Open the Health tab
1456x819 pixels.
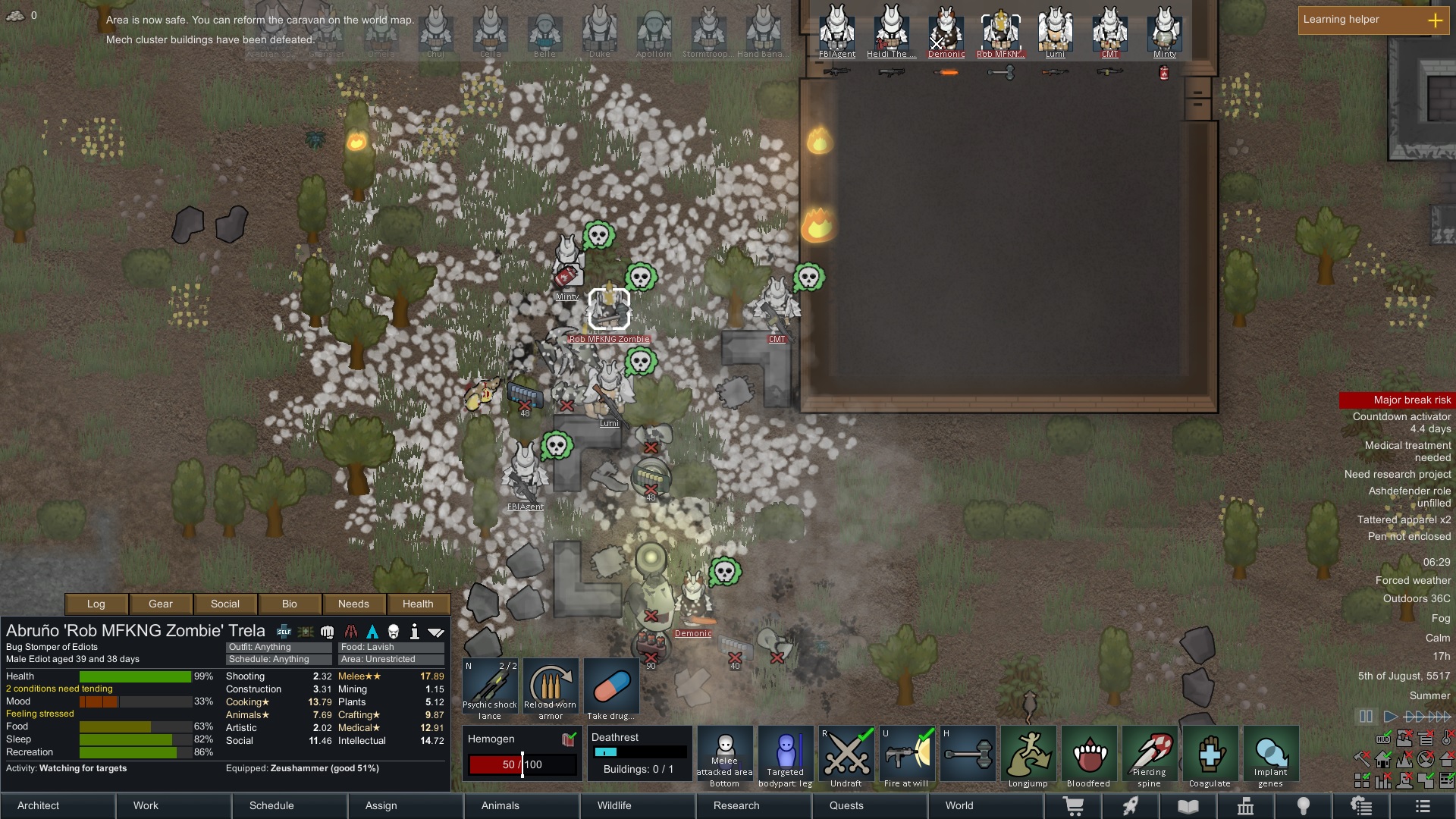(x=419, y=604)
